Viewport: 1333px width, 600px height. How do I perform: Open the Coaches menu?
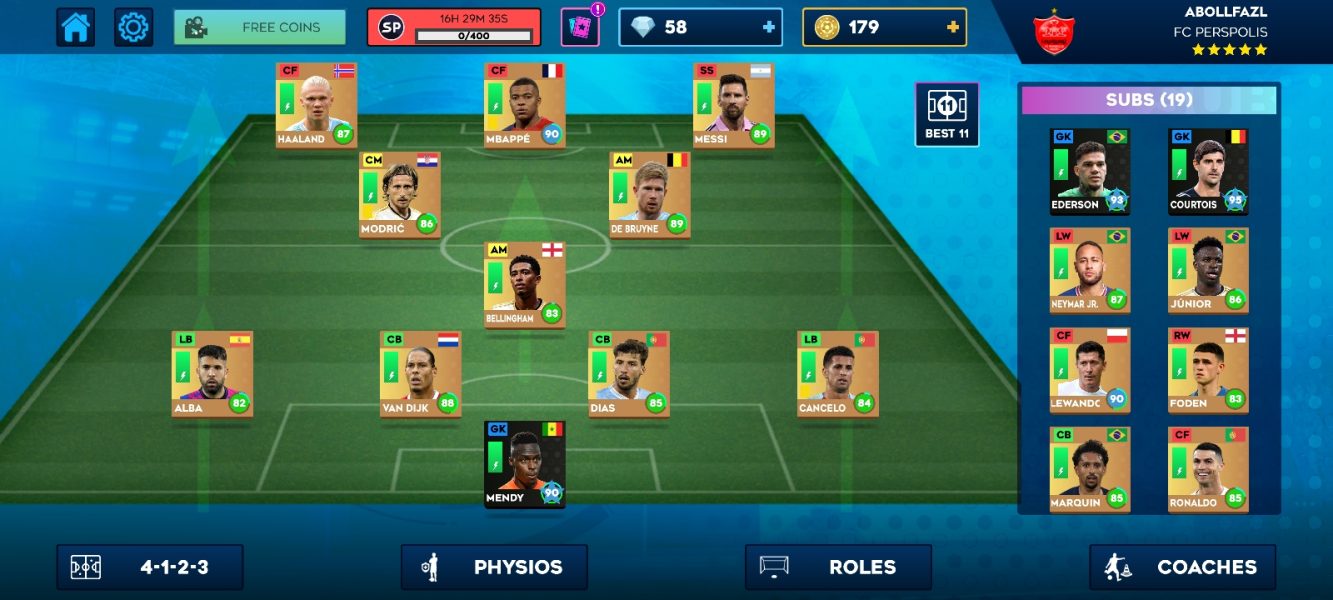pyautogui.click(x=1182, y=567)
